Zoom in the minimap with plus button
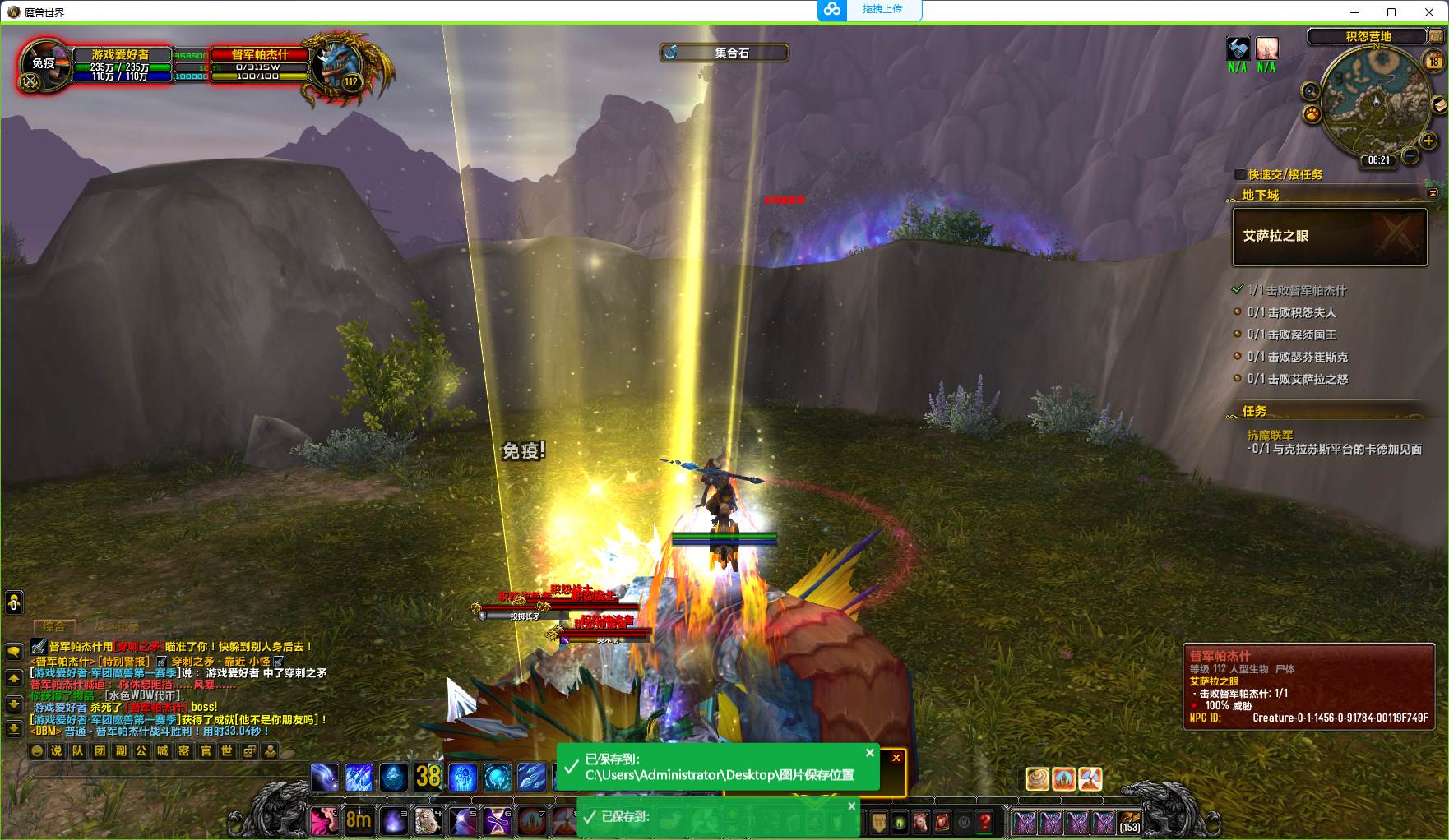This screenshot has height=840, width=1449. point(1428,141)
